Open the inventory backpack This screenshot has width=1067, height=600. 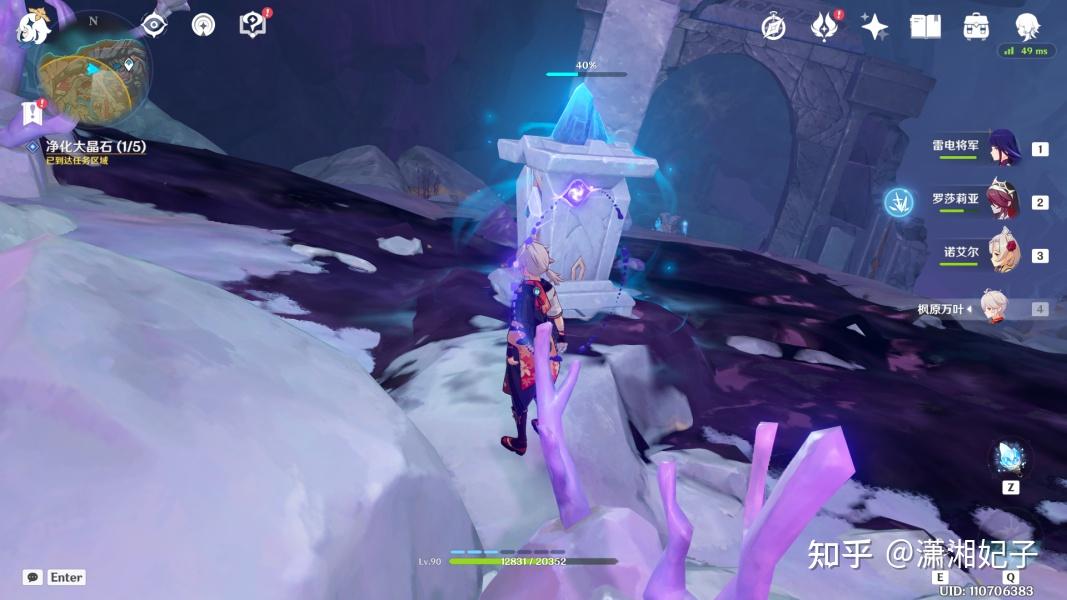click(976, 27)
